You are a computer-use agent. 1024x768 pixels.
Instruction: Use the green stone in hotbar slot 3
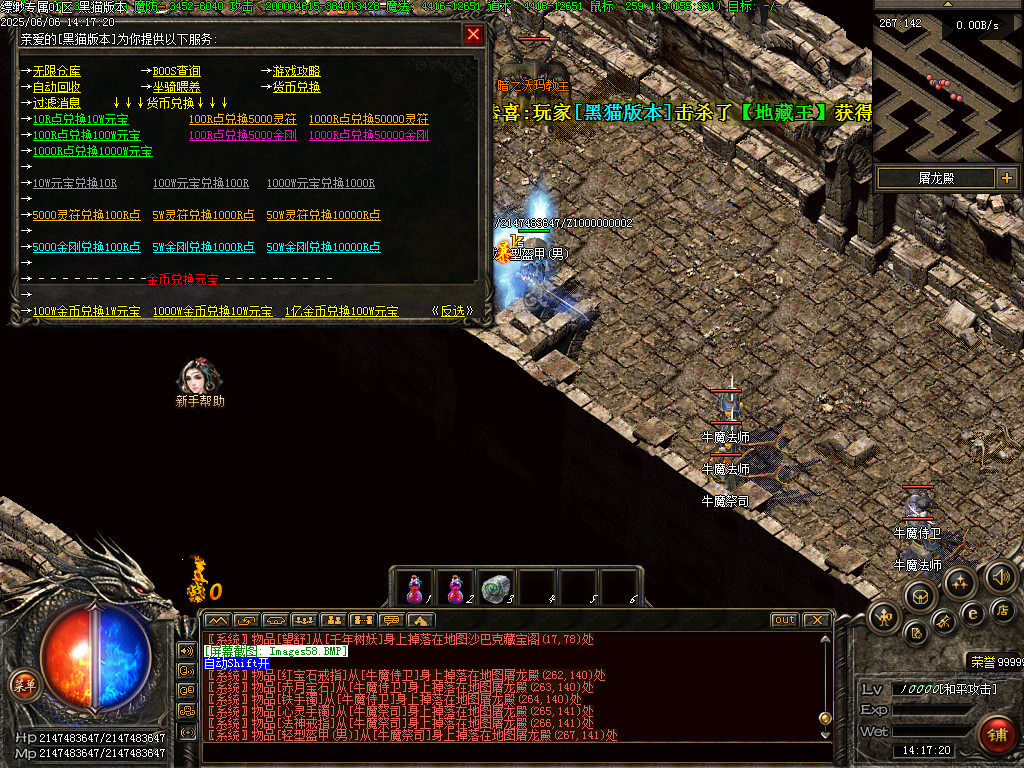coord(495,587)
